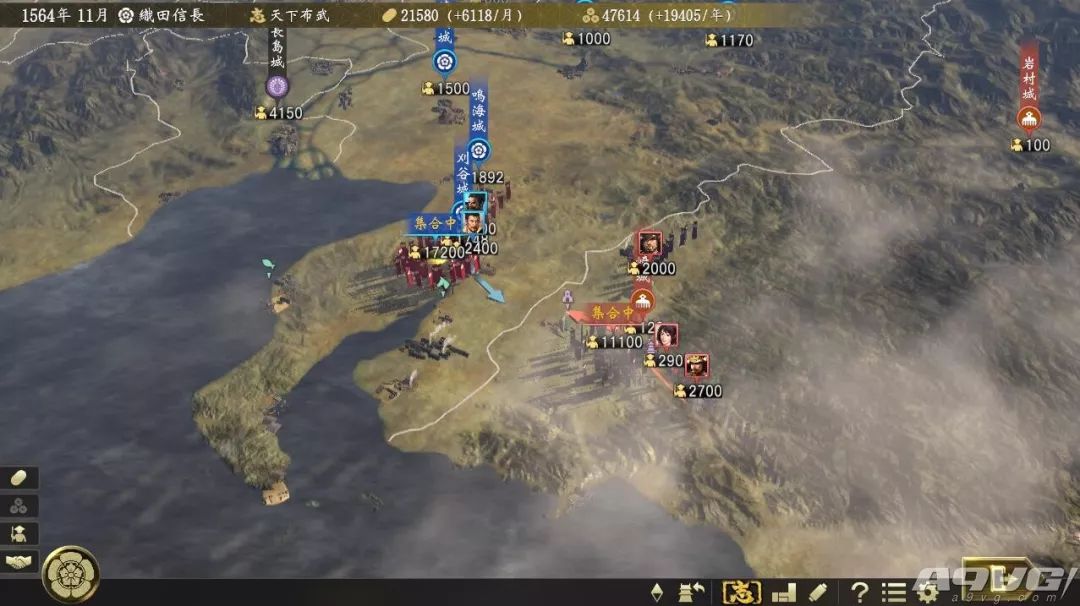1080x606 pixels.
Task: Select the highlighted 志 ambition button
Action: pos(741,592)
